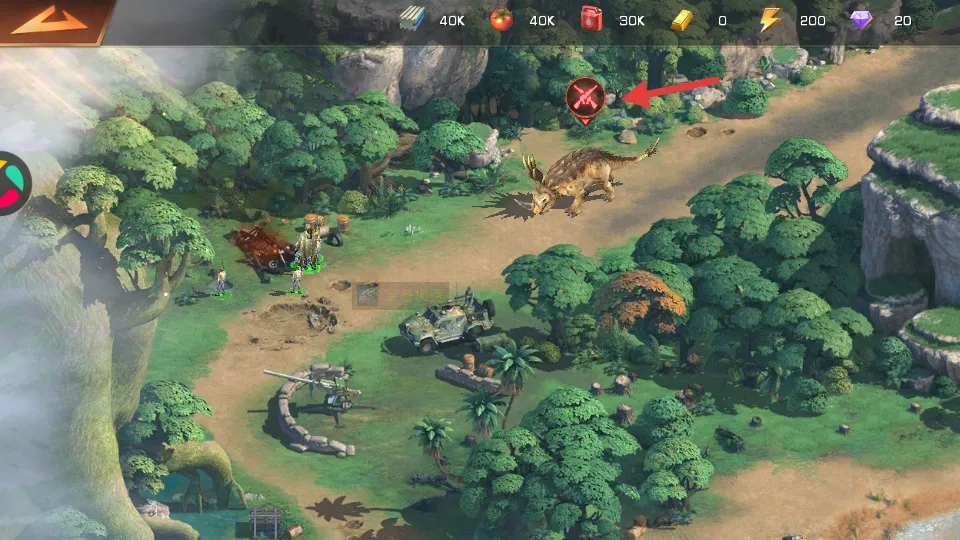
Task: Tap the purple diamond currency icon
Action: (x=861, y=20)
